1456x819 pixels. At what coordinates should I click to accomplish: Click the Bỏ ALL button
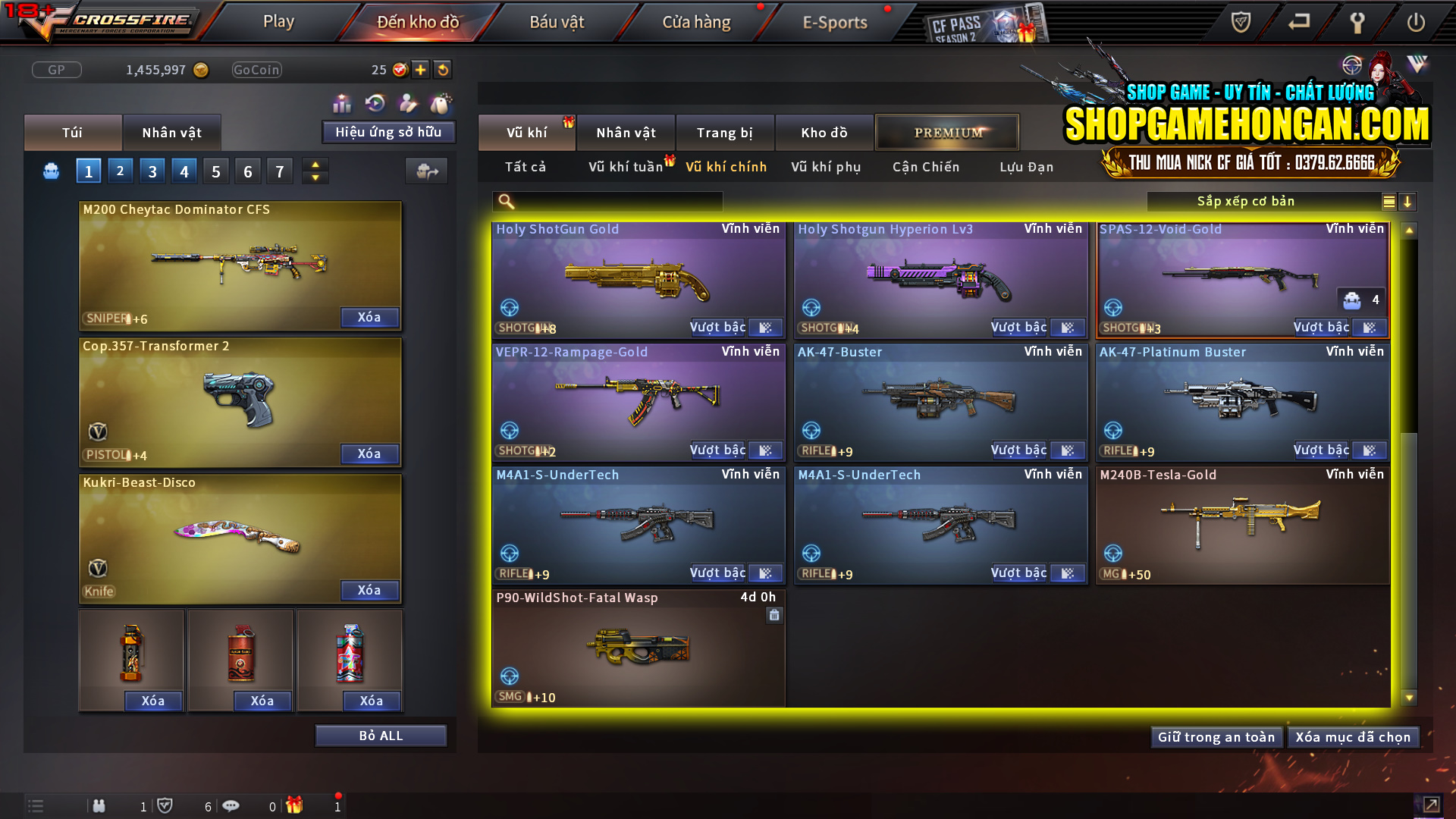pyautogui.click(x=381, y=735)
